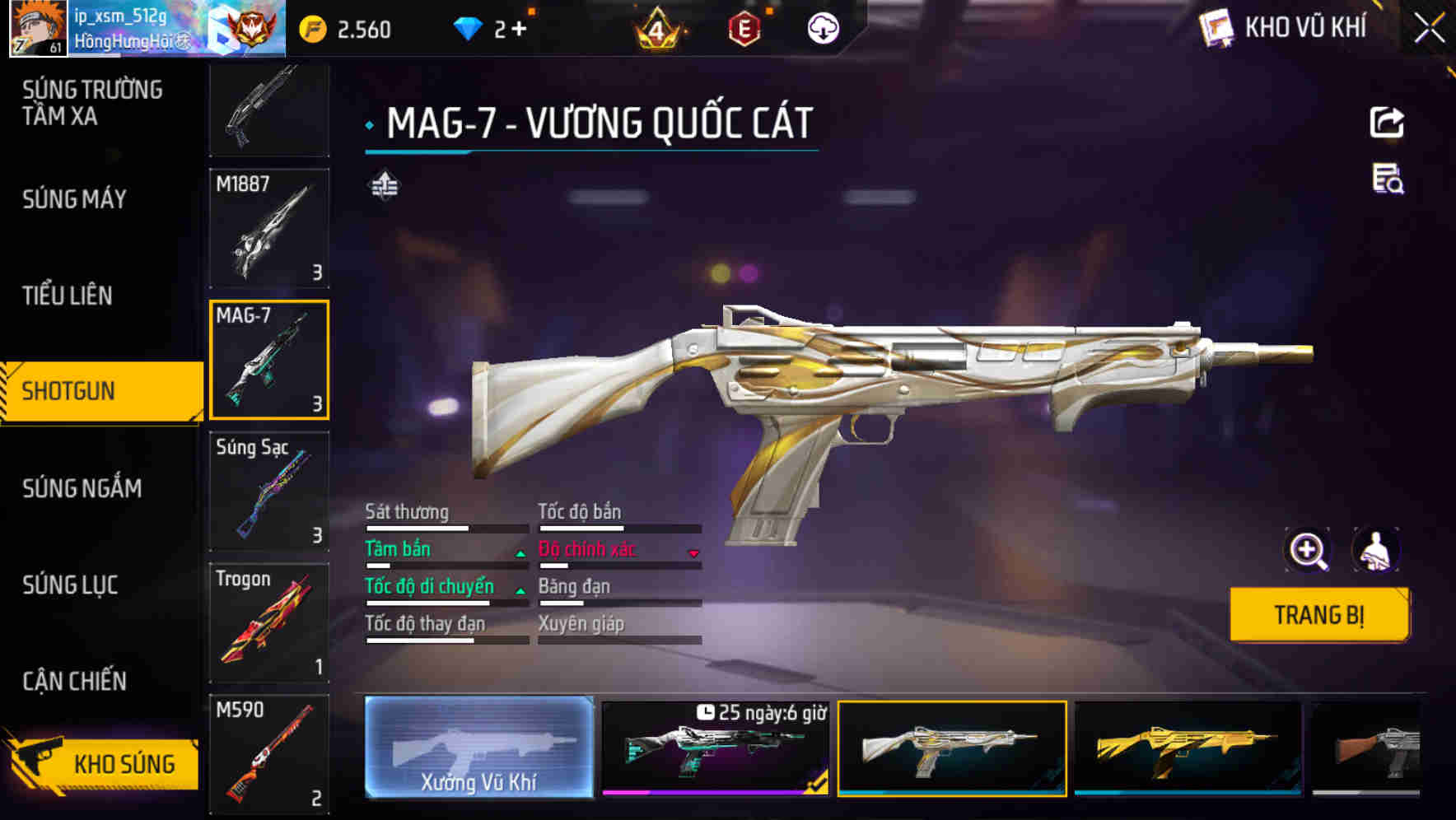Choose the yellow gold MAG-7 skin
1456x820 pixels.
(1188, 748)
